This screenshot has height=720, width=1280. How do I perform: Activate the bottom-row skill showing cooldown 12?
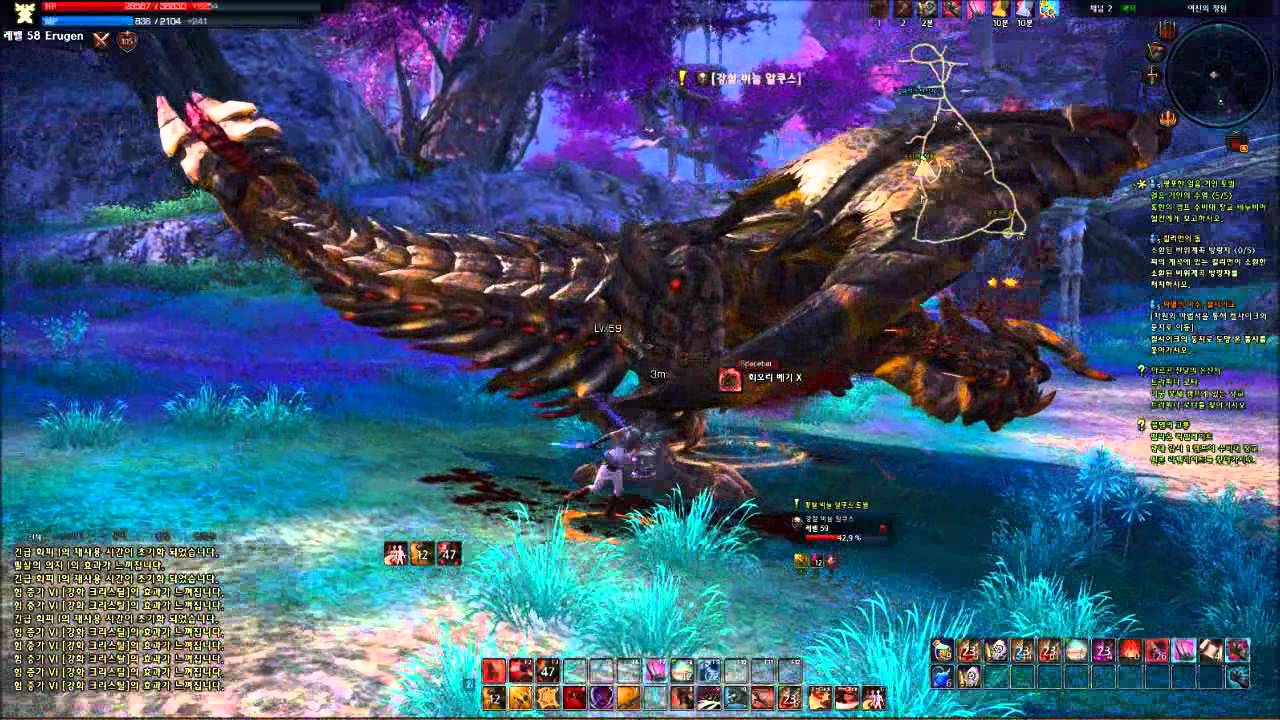[493, 697]
